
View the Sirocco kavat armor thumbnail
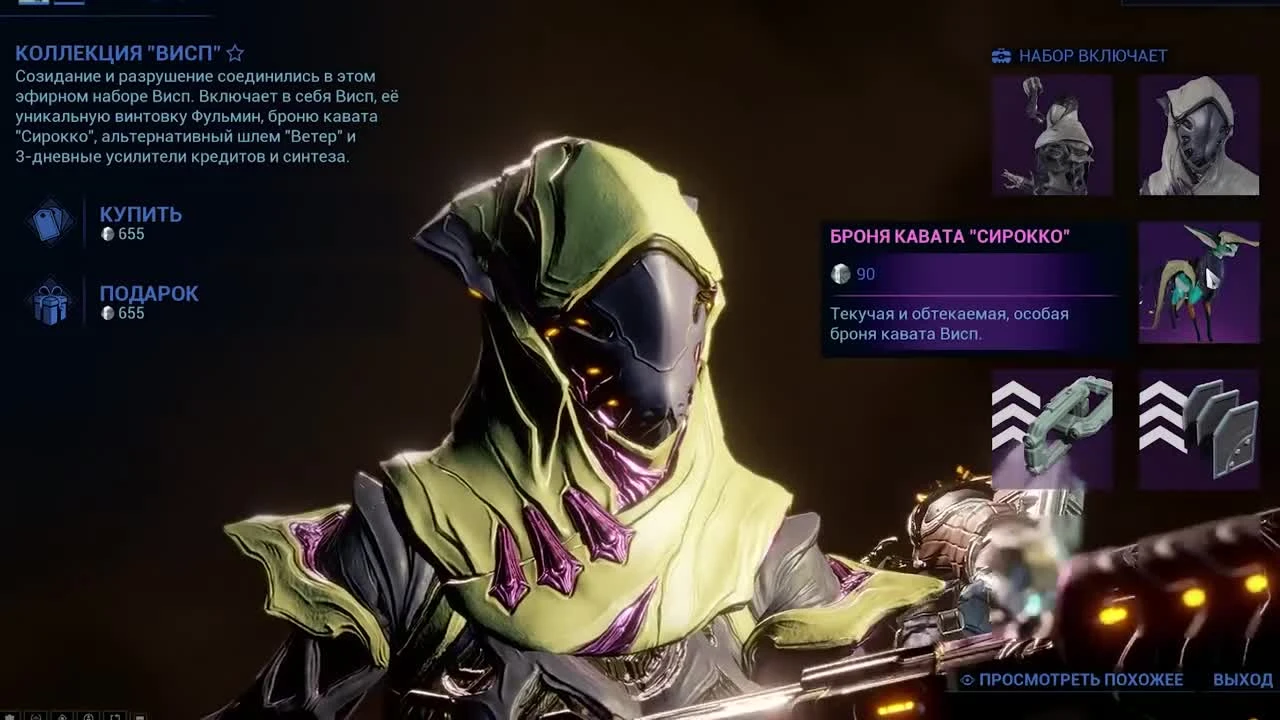pos(1199,284)
